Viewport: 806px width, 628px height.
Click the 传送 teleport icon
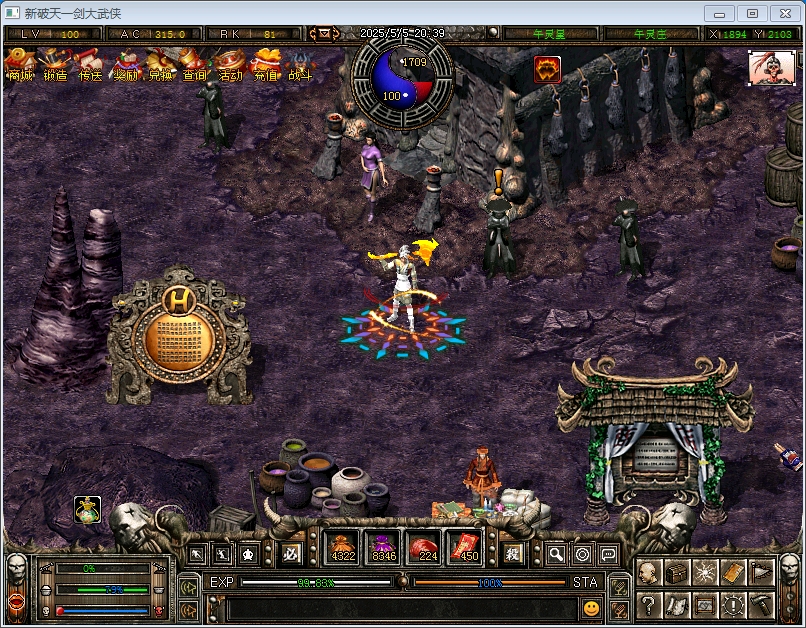(91, 65)
